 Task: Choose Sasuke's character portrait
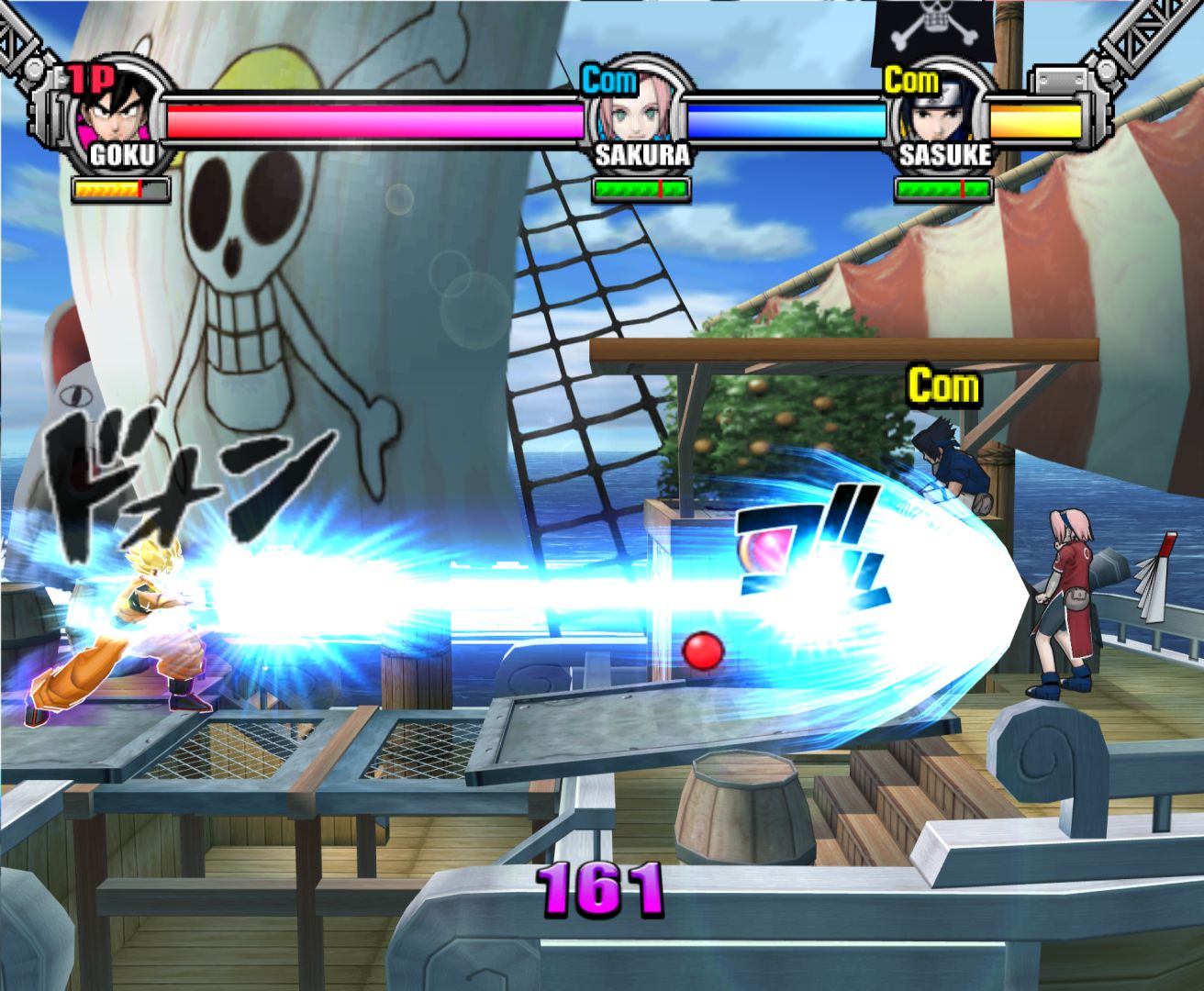click(943, 112)
